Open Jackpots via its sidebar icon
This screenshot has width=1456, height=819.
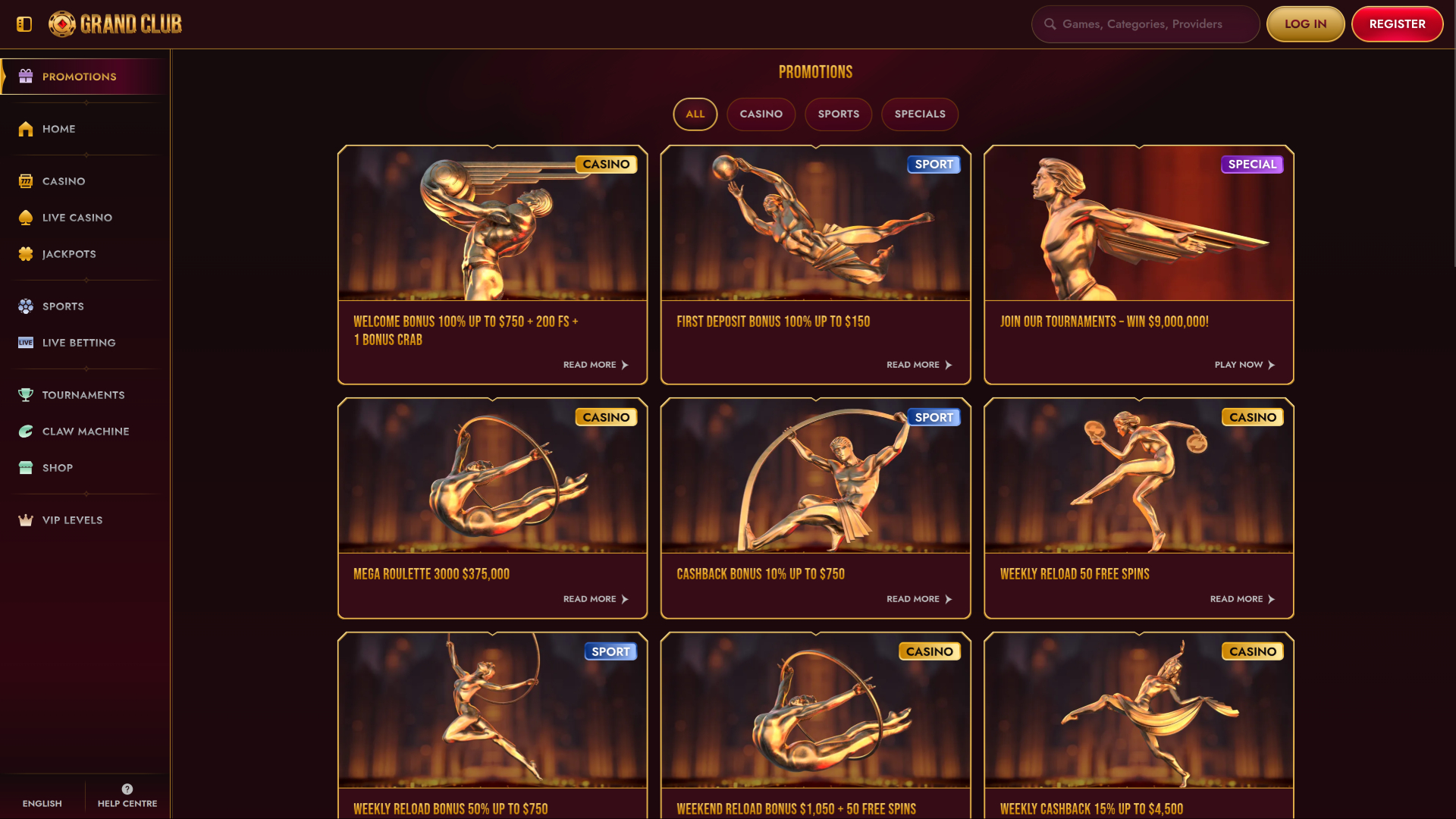[25, 253]
